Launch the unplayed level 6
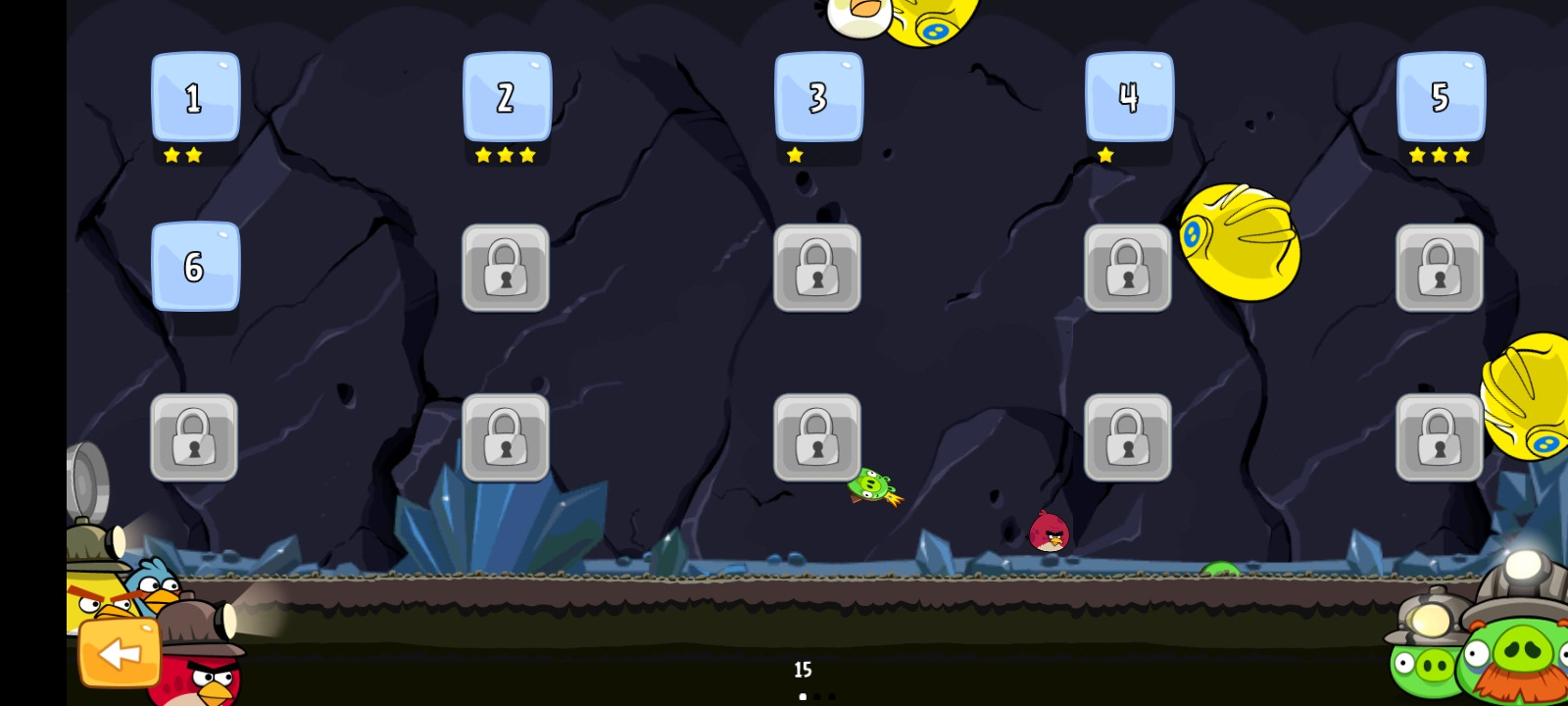 click(x=195, y=266)
